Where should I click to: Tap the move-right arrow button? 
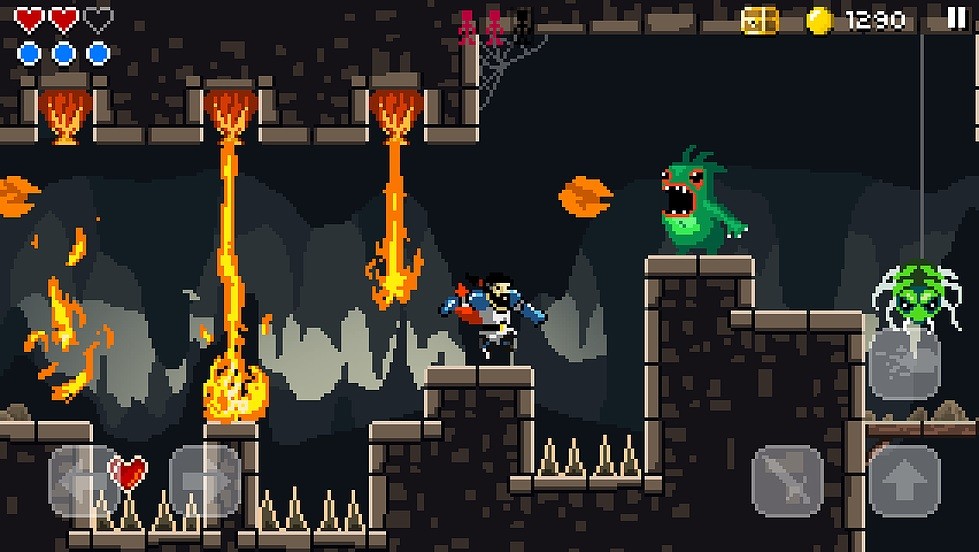point(205,479)
